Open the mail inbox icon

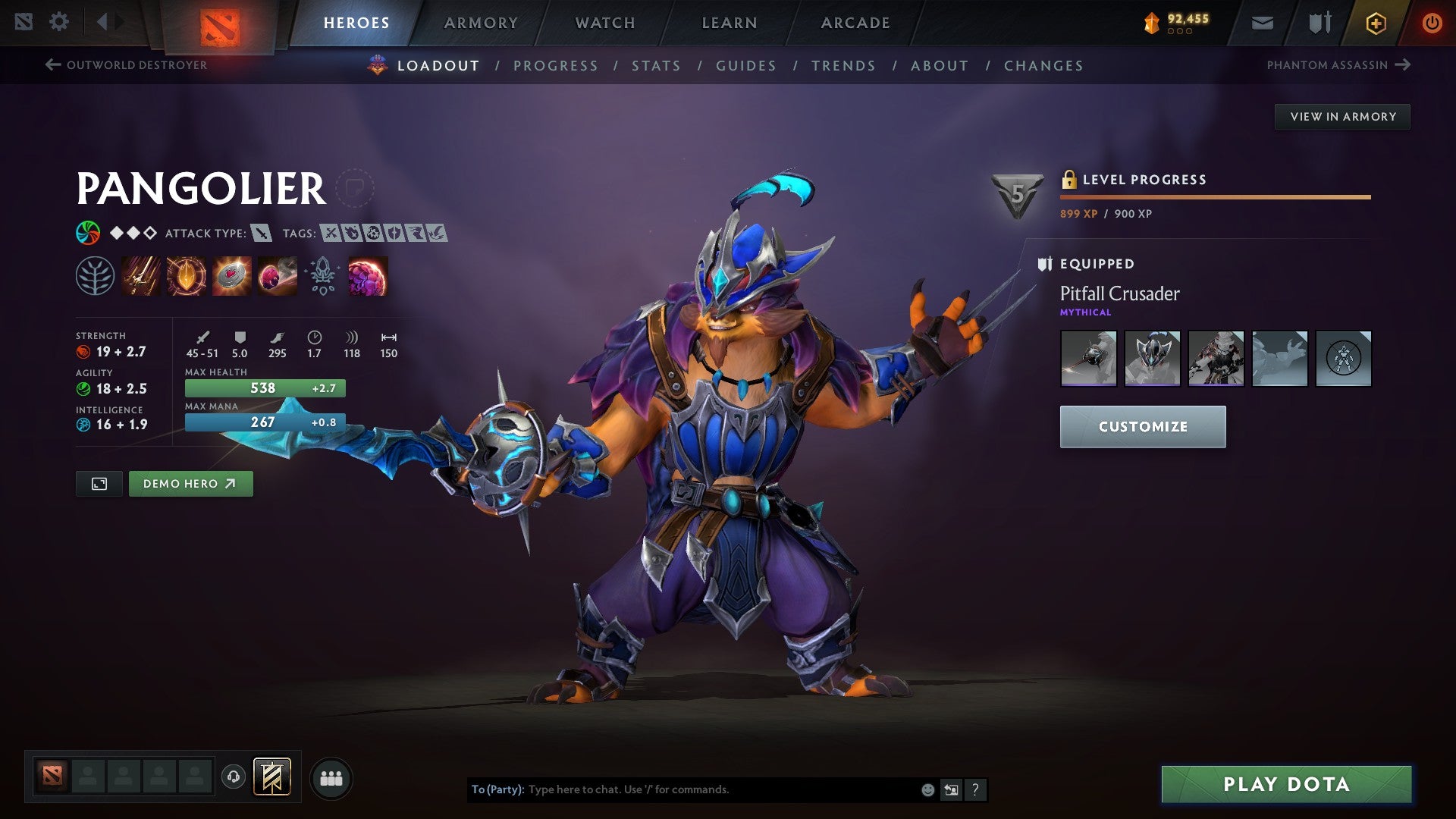(x=1261, y=22)
